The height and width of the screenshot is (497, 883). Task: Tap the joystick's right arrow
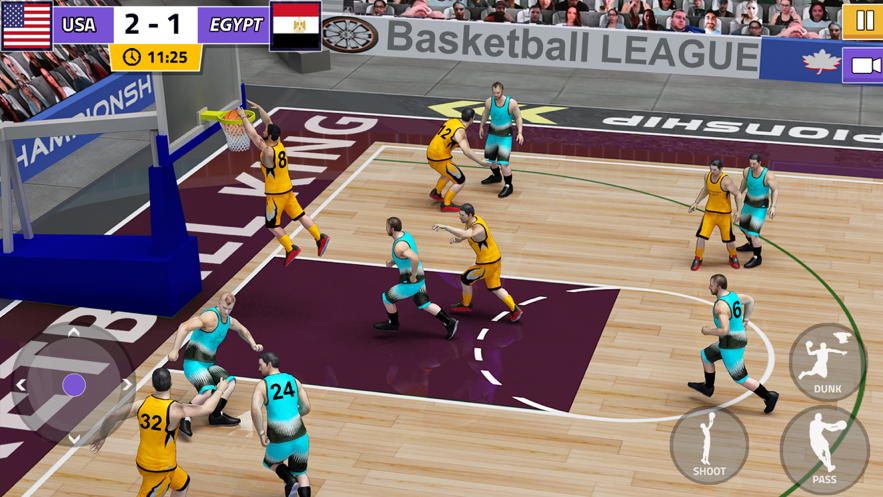click(x=127, y=385)
